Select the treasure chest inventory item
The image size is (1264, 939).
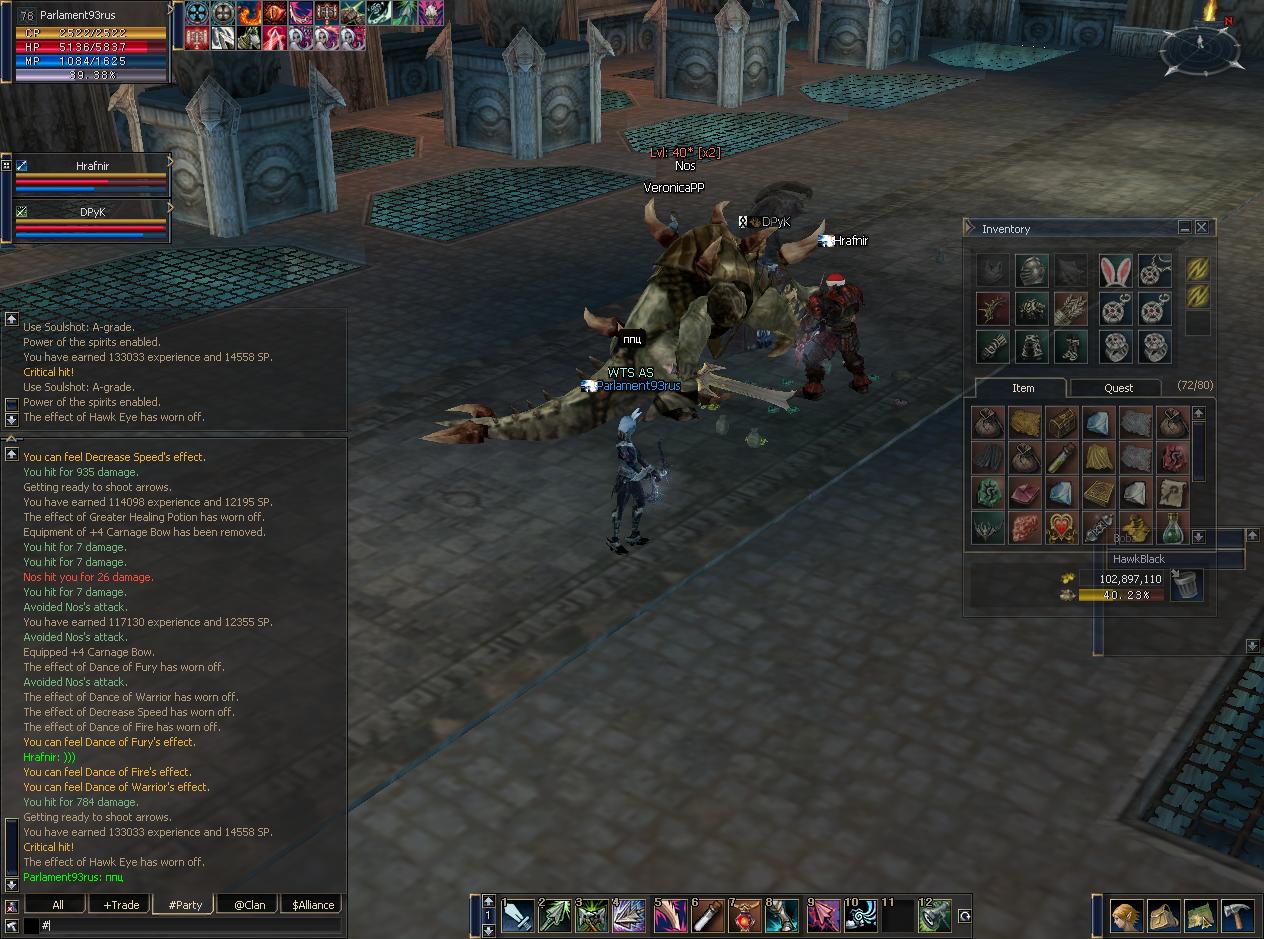coord(1062,423)
